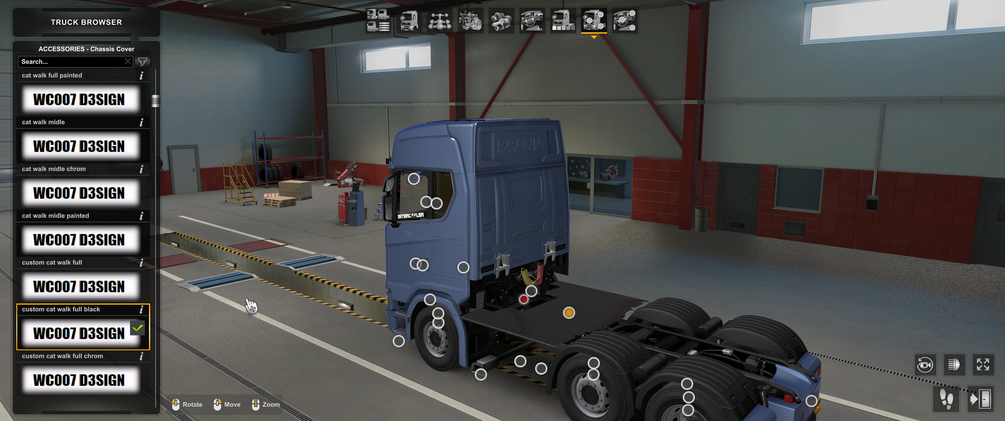Open the Truck Browser
Viewport: 1005px width, 421px height.
coord(86,21)
